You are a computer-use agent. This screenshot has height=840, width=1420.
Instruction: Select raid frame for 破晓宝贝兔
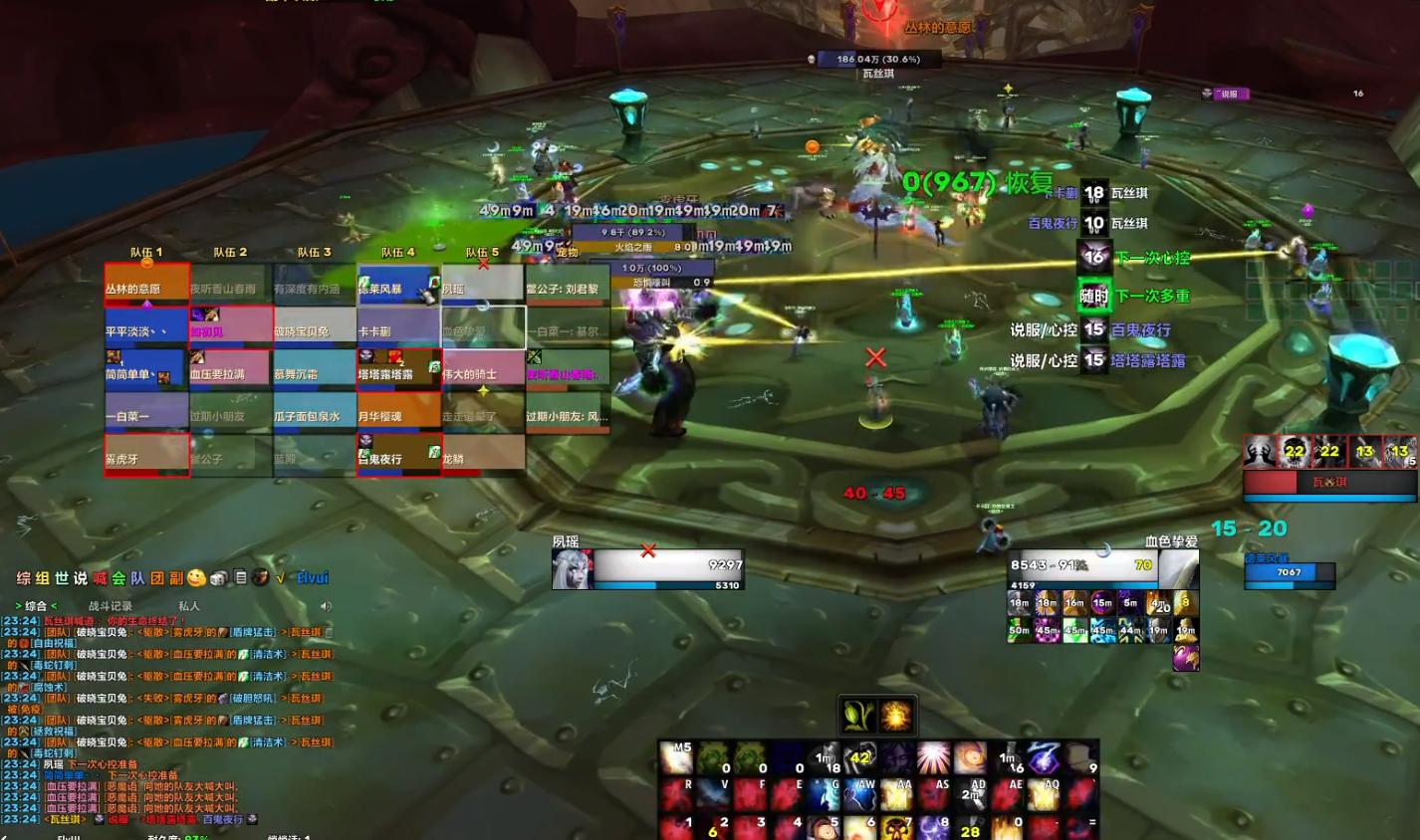coord(314,329)
